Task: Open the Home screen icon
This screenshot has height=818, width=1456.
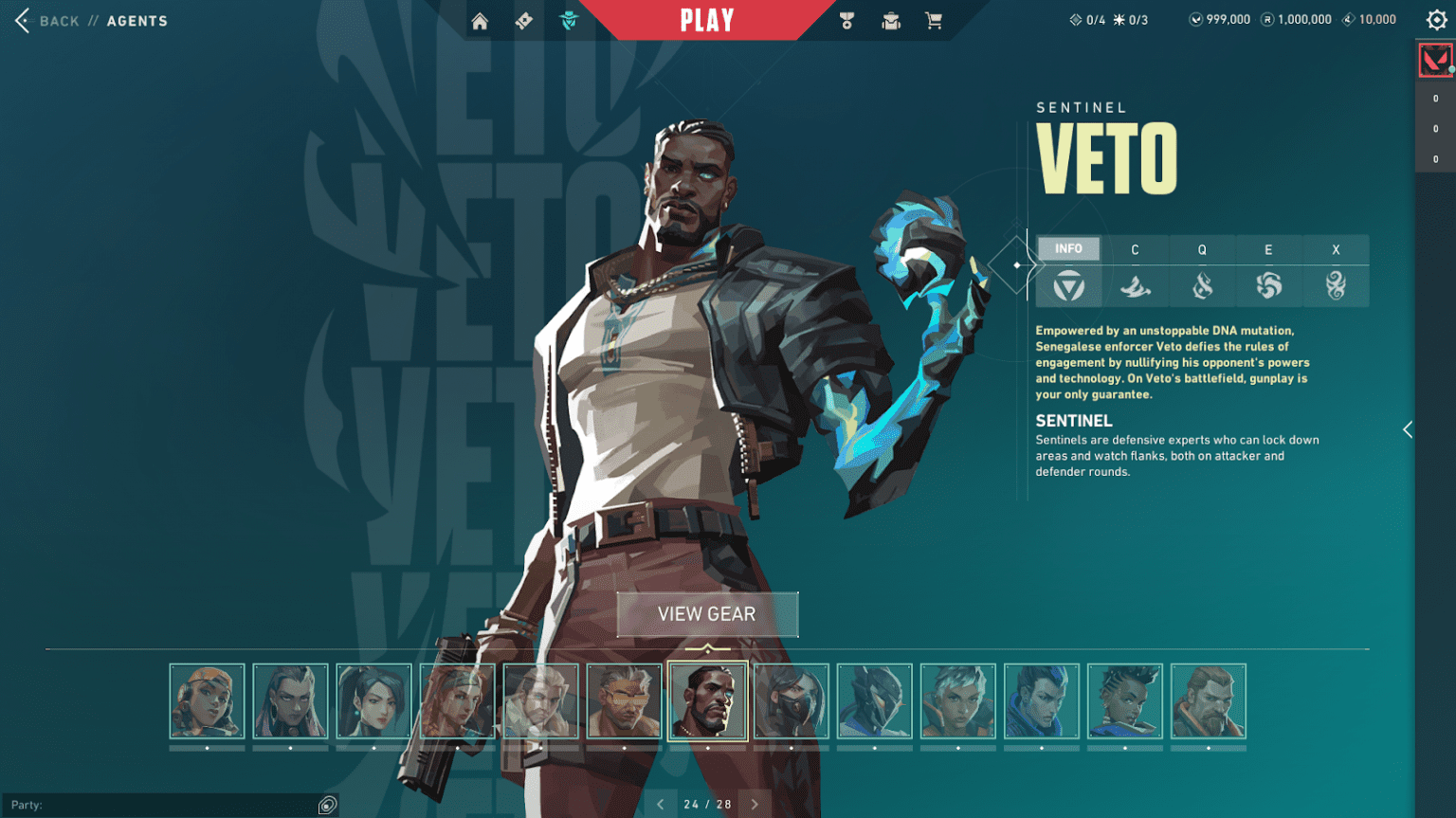Action: [480, 19]
